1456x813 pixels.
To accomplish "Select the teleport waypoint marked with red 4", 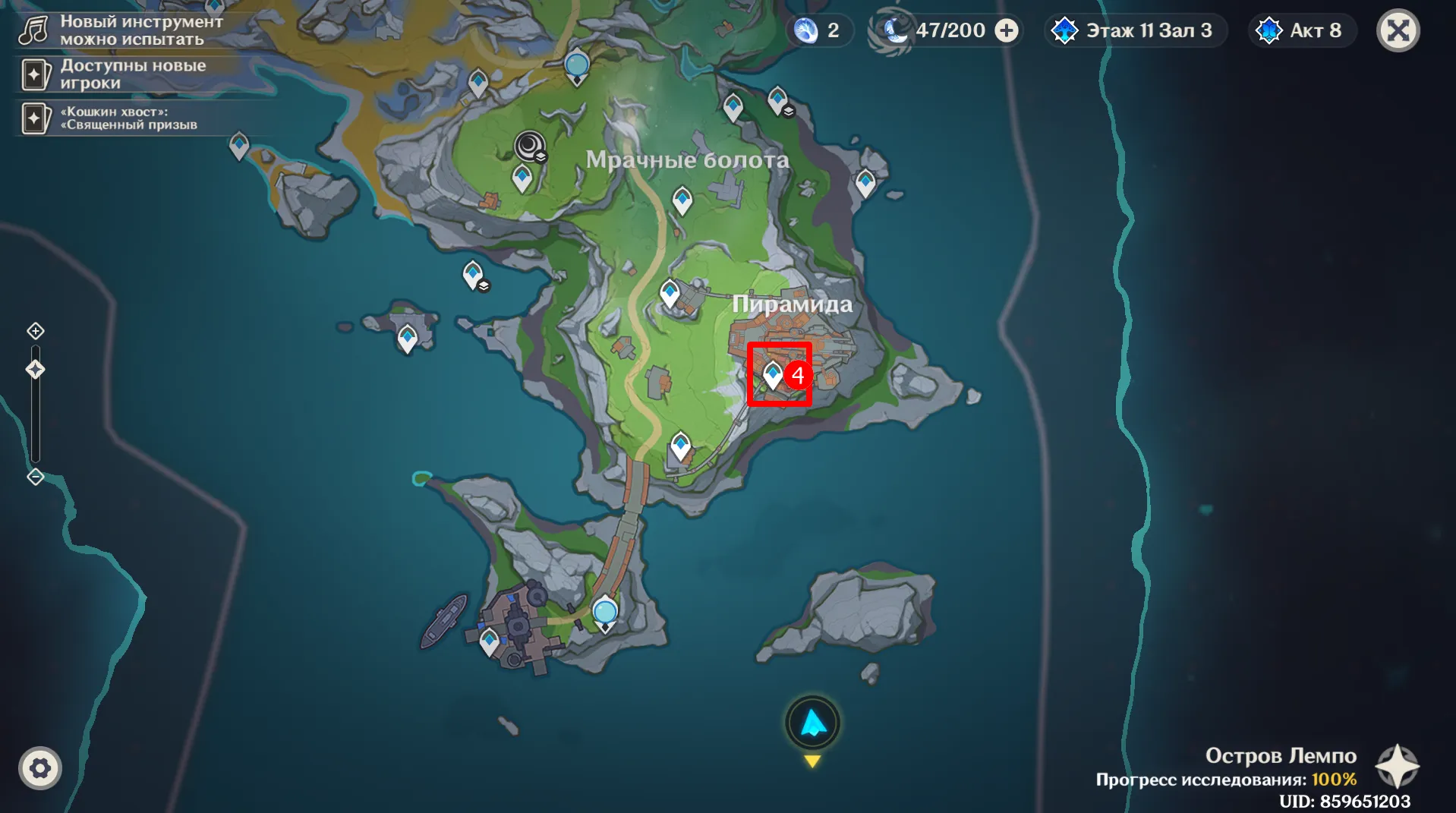I will point(773,374).
